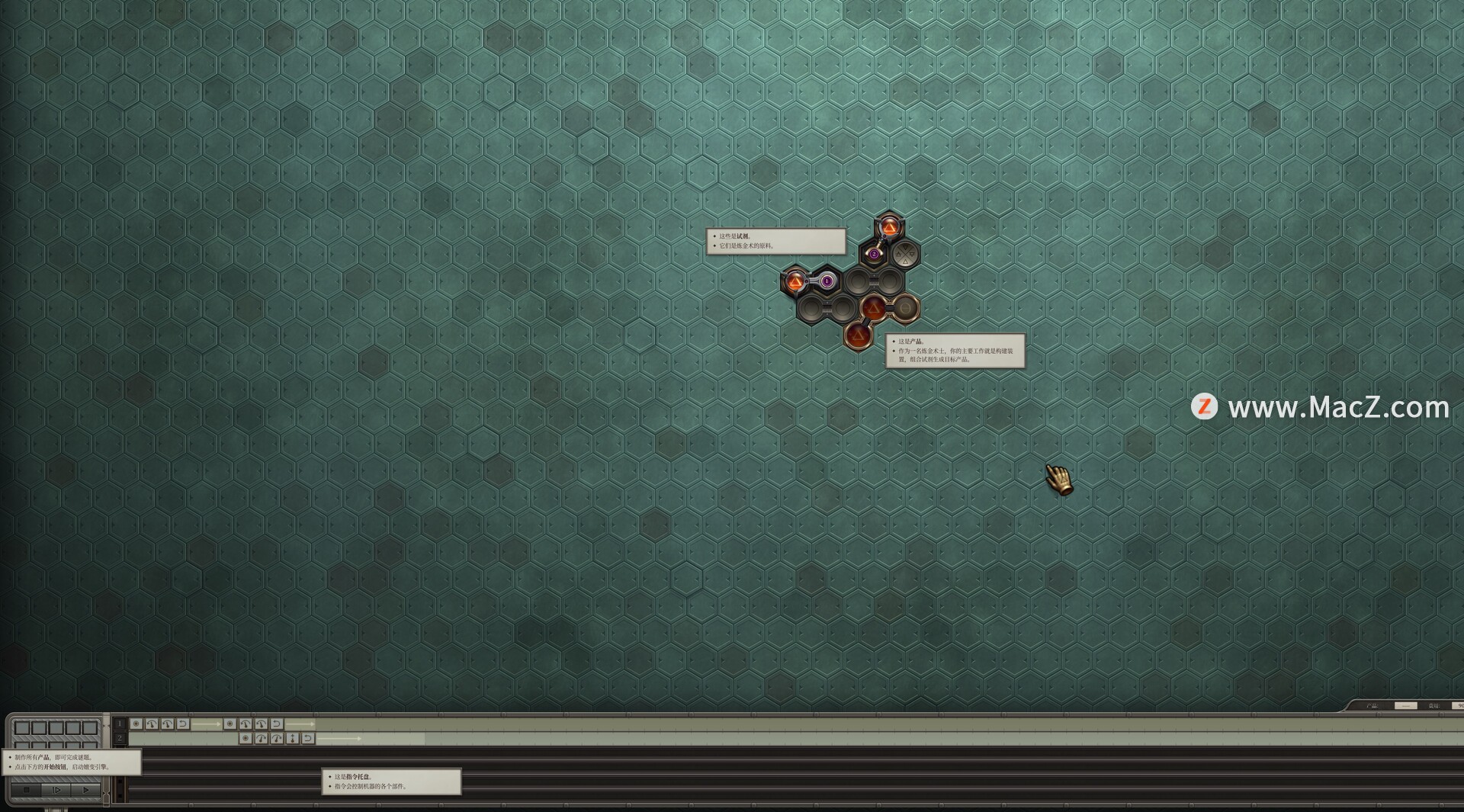Start the machine with the play button
Screen dimensions: 1464x812
pos(85,791)
